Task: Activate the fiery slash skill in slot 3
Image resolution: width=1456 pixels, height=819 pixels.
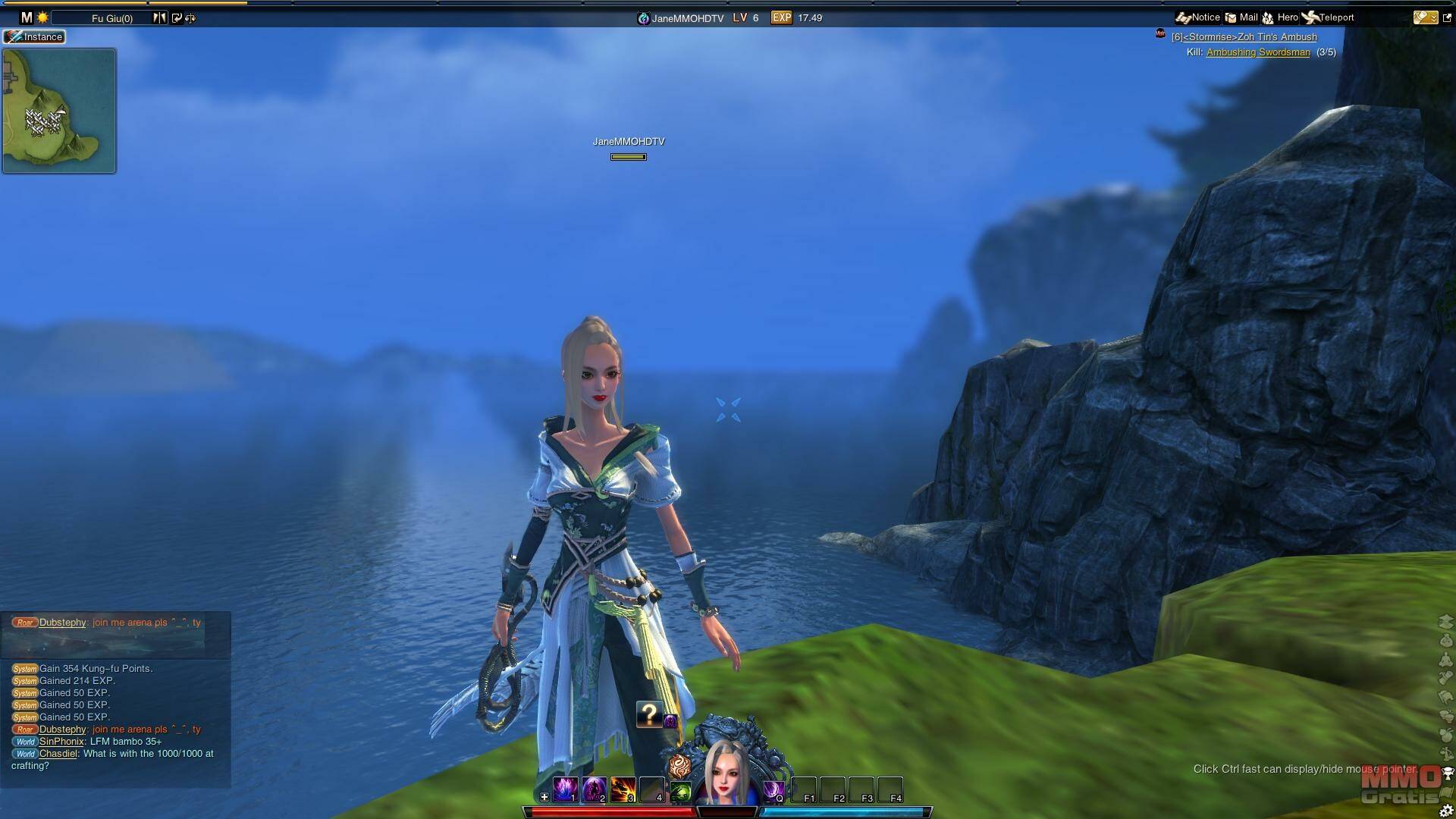Action: [x=623, y=789]
